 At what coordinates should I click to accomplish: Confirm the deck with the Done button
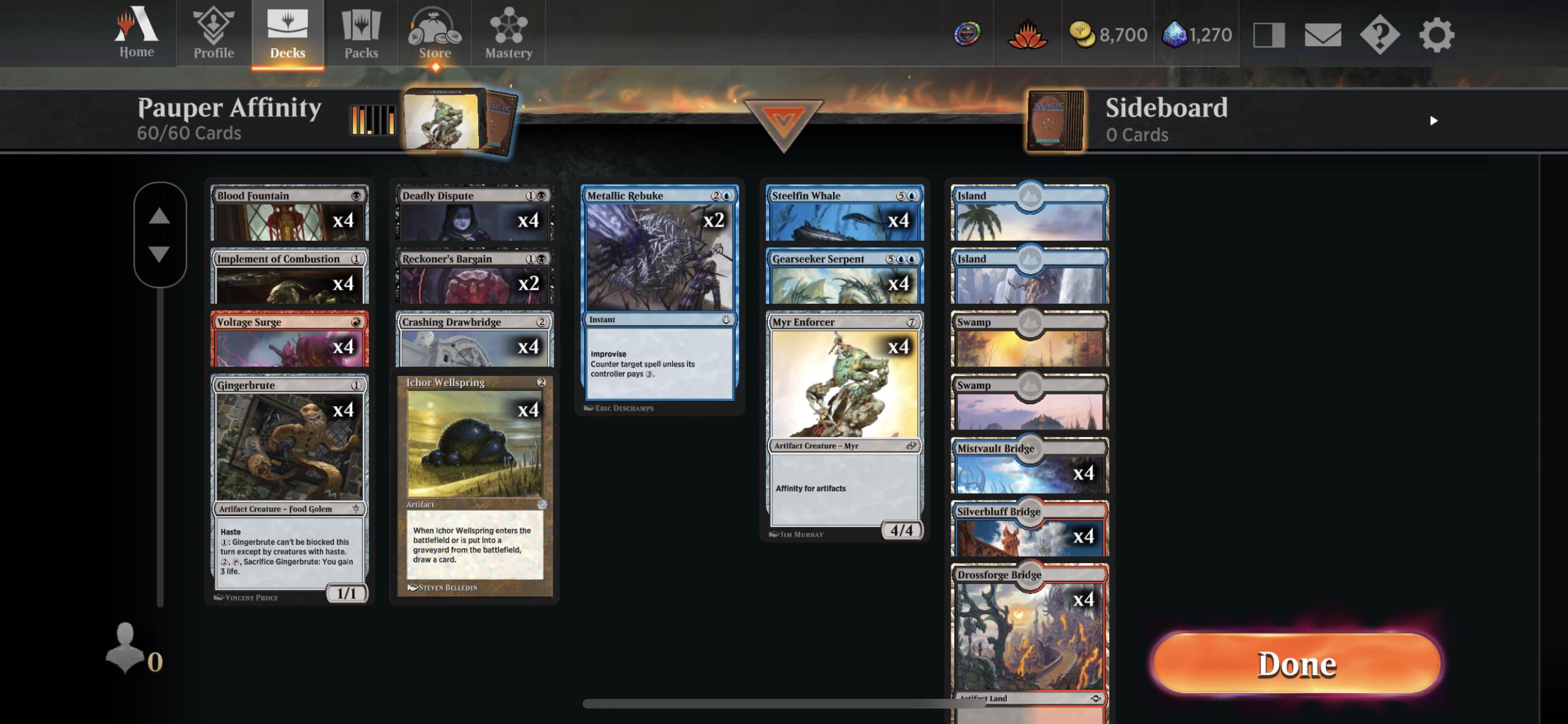coord(1296,664)
